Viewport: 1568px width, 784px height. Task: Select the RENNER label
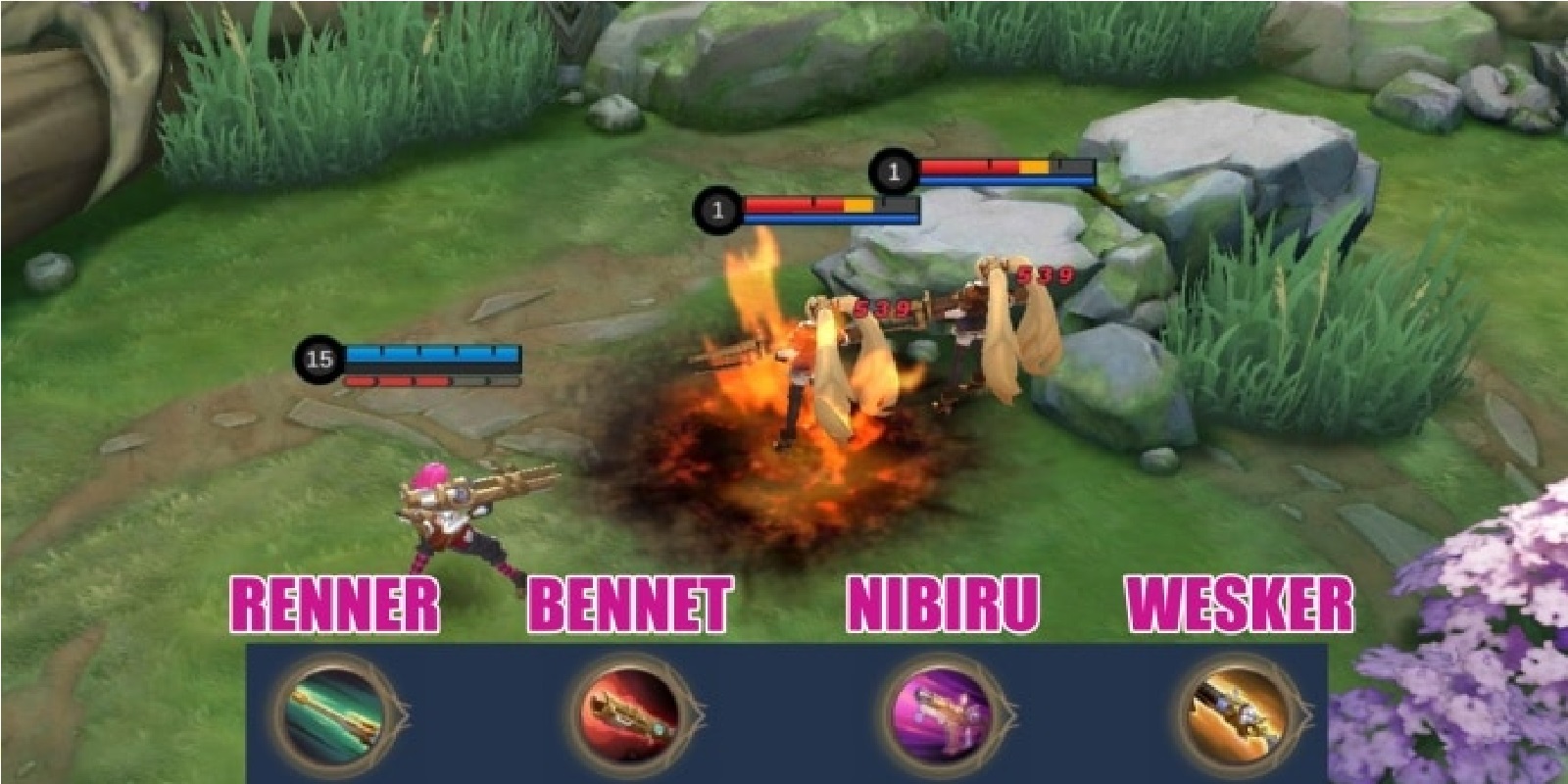tap(333, 599)
